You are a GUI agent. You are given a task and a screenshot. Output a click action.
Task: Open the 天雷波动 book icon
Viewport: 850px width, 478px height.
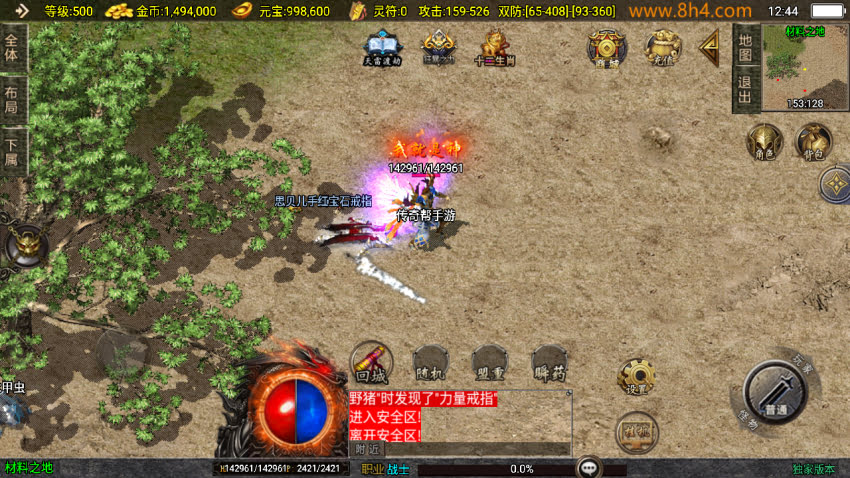tap(382, 47)
